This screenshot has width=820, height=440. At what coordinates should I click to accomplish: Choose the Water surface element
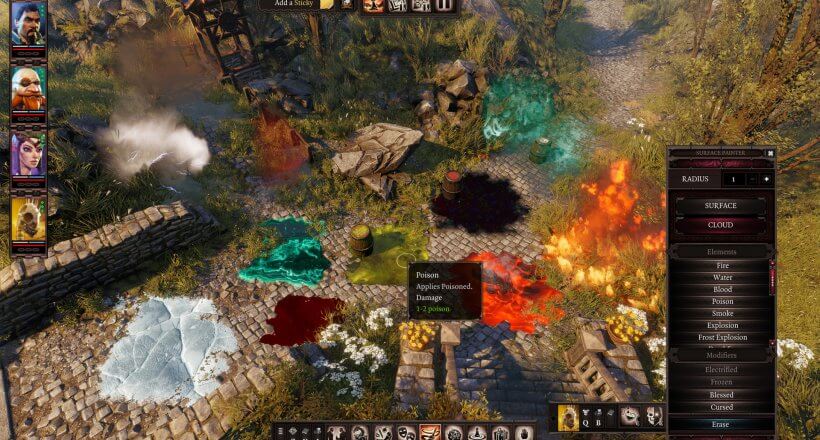(721, 277)
